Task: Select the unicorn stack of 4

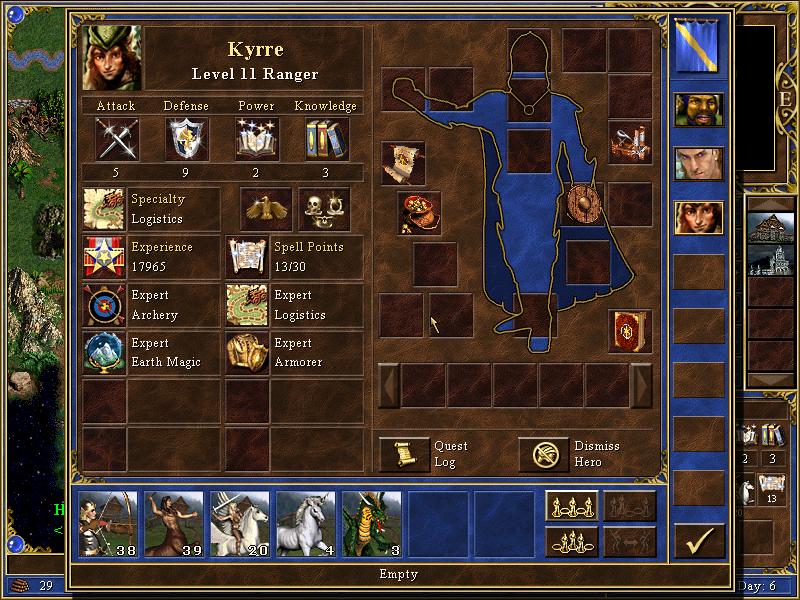Action: pyautogui.click(x=306, y=523)
